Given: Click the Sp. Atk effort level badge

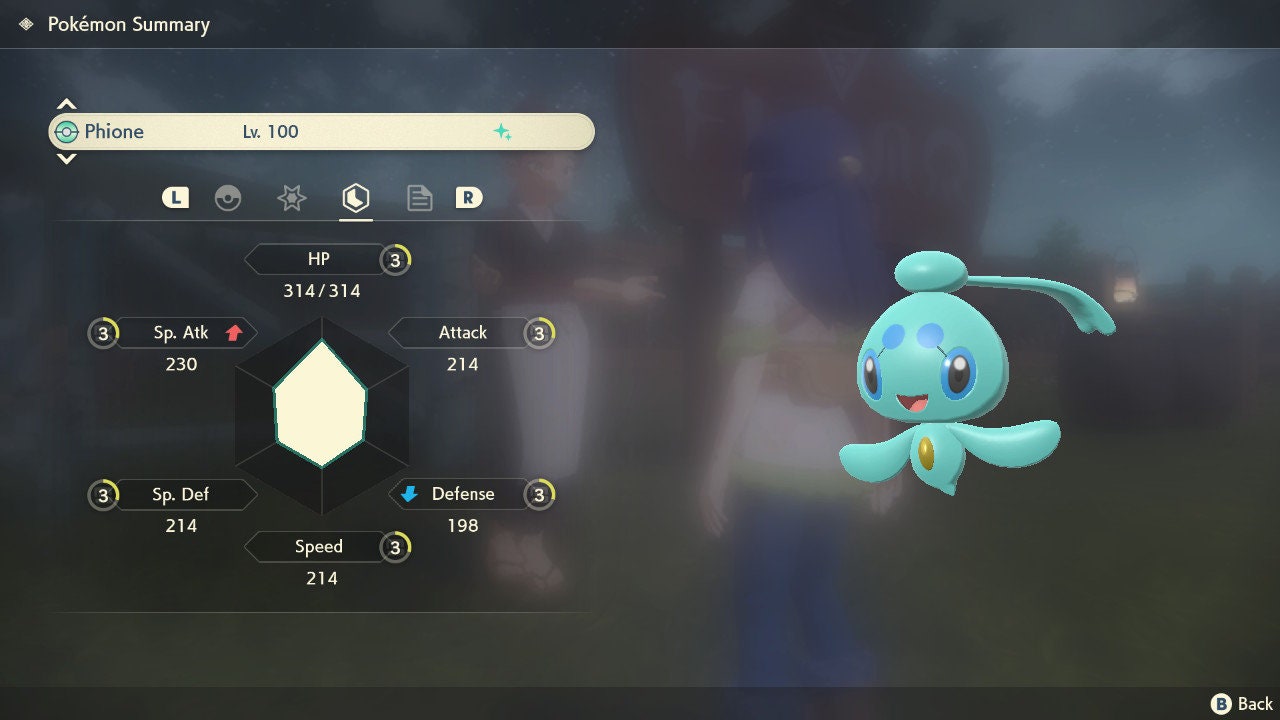Looking at the screenshot, I should click(103, 333).
